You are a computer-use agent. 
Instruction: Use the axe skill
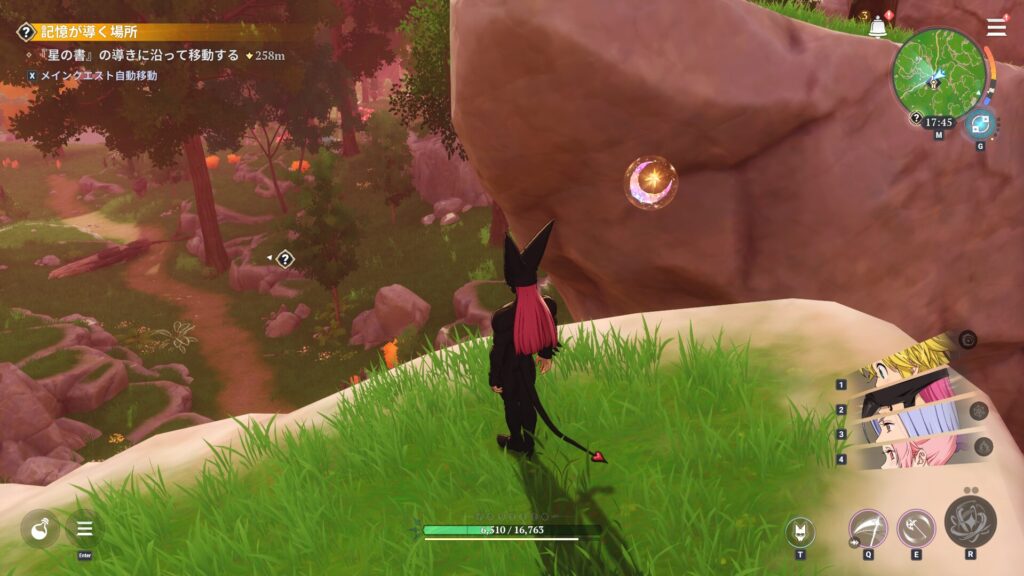915,528
